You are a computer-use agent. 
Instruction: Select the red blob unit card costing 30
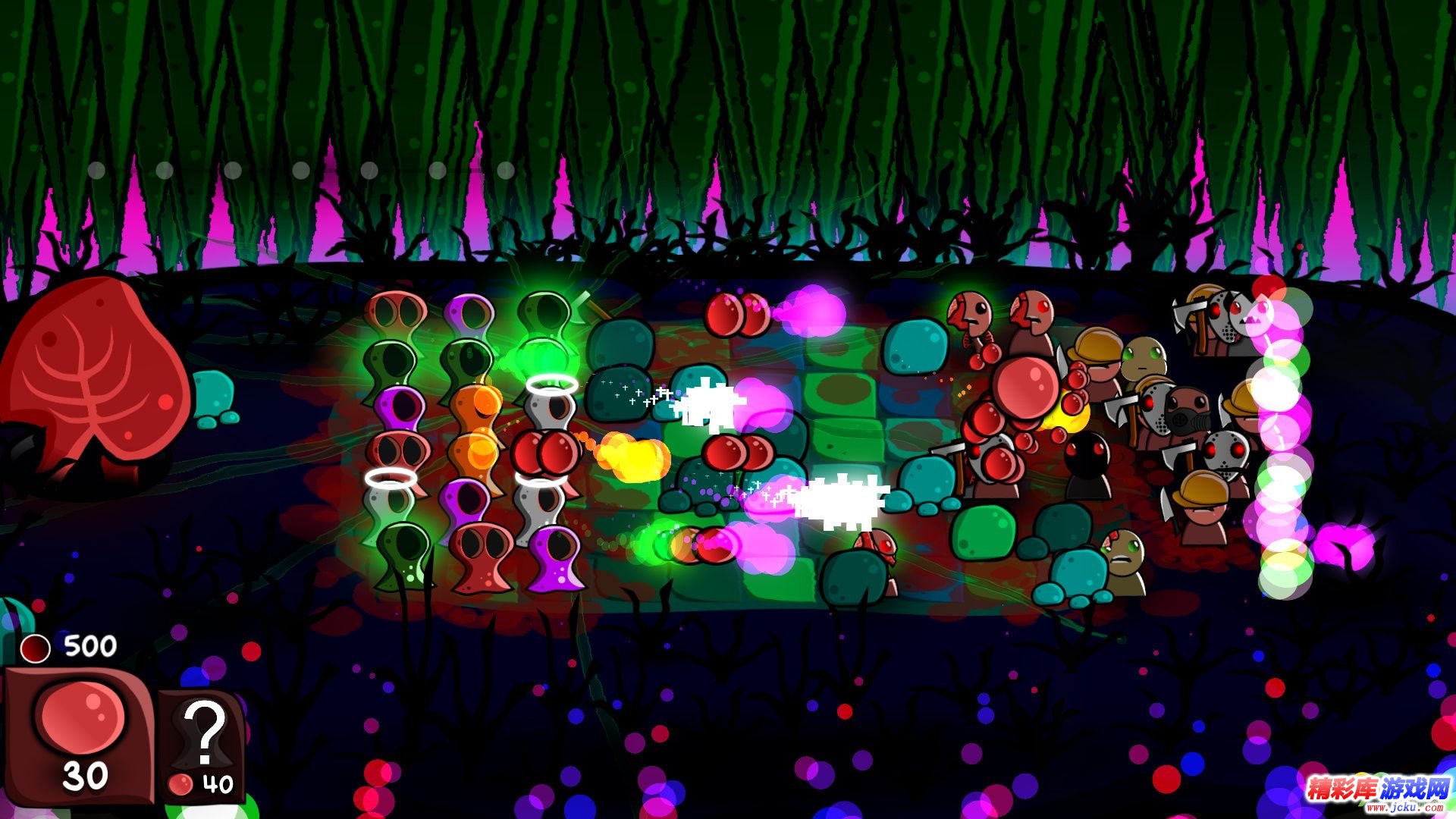(80, 734)
